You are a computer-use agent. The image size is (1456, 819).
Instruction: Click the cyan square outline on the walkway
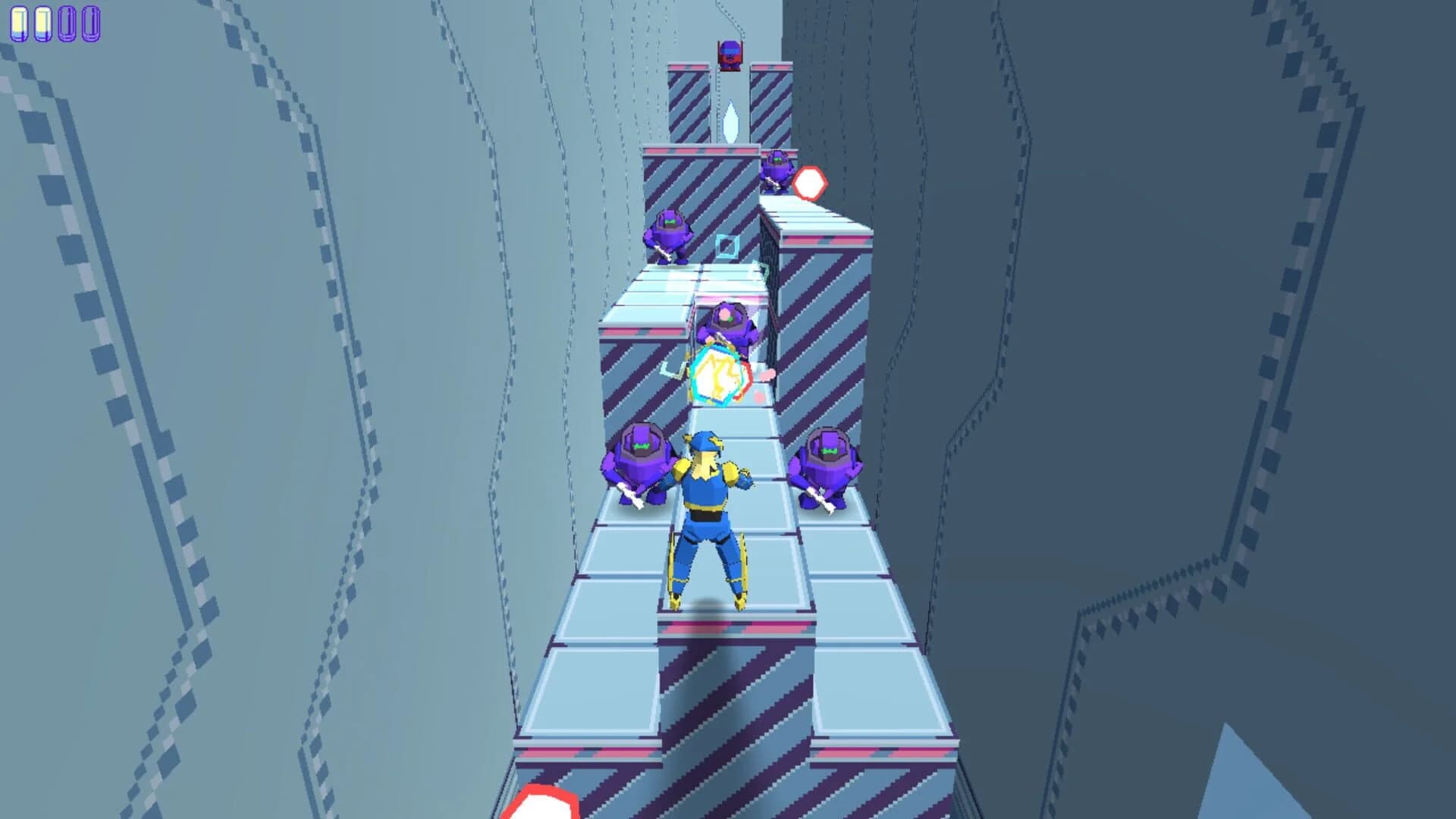(x=727, y=244)
